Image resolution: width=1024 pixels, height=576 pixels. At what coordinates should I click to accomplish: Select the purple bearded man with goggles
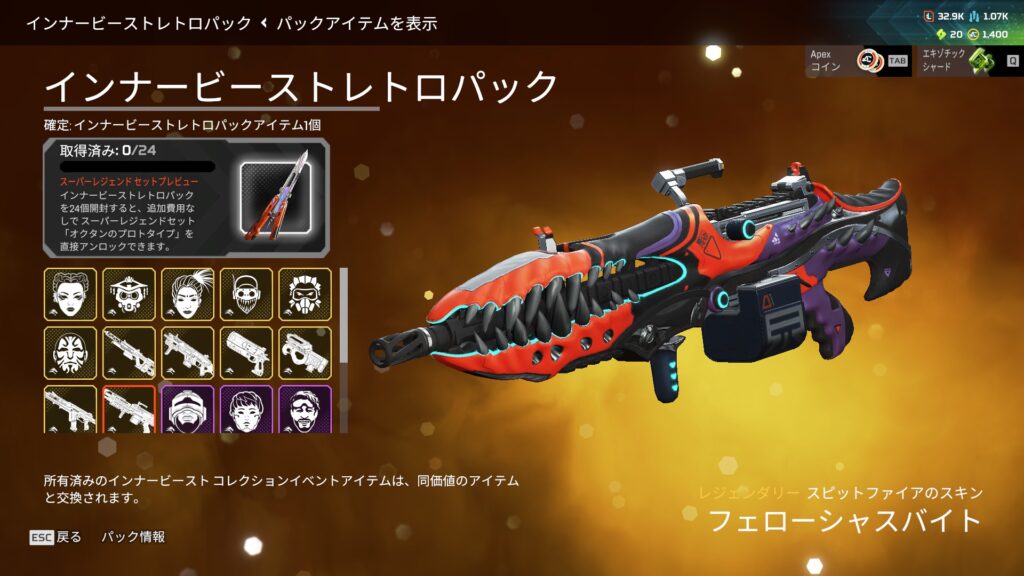tap(305, 409)
